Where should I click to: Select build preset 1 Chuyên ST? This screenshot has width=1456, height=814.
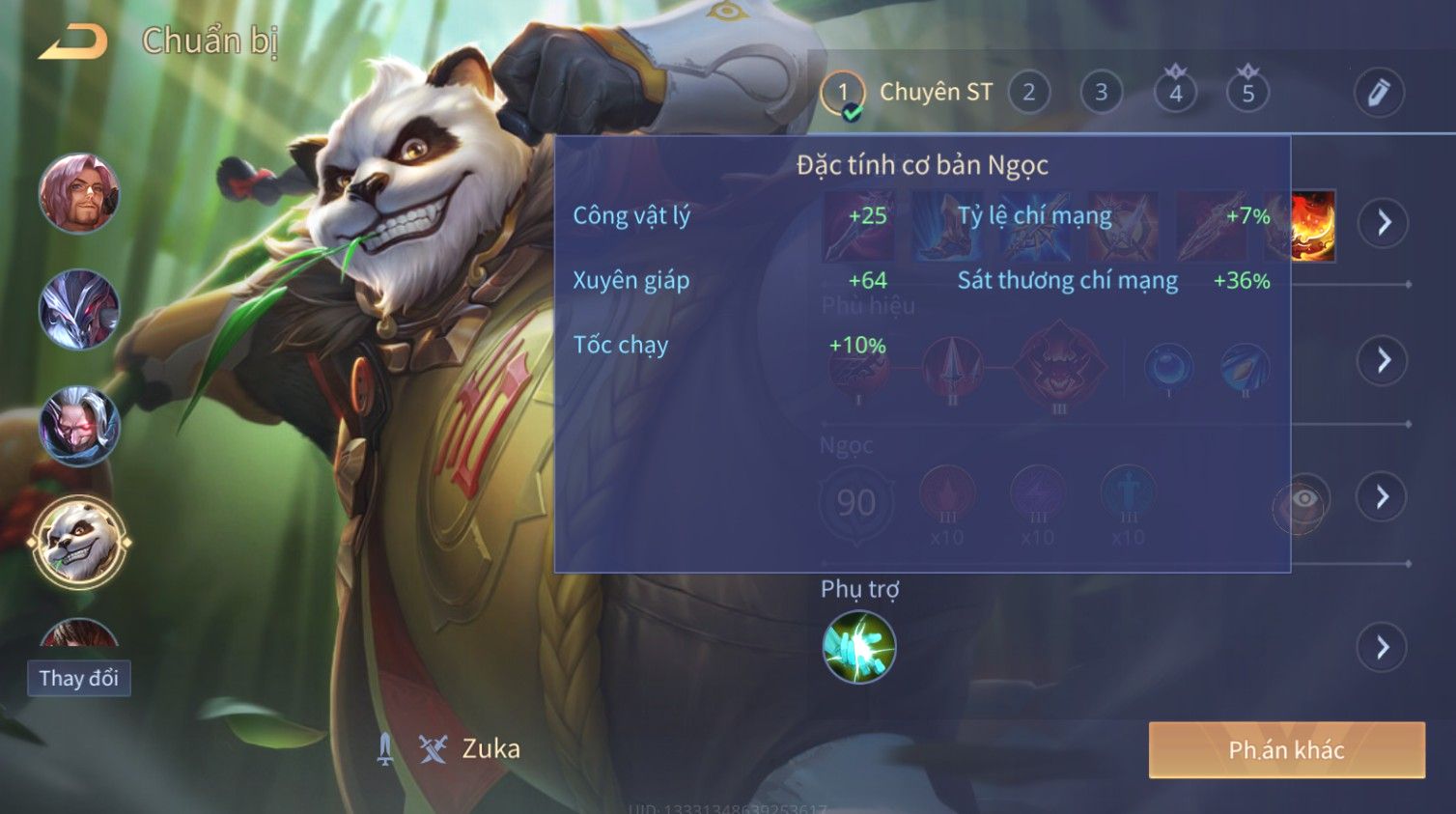pos(843,93)
